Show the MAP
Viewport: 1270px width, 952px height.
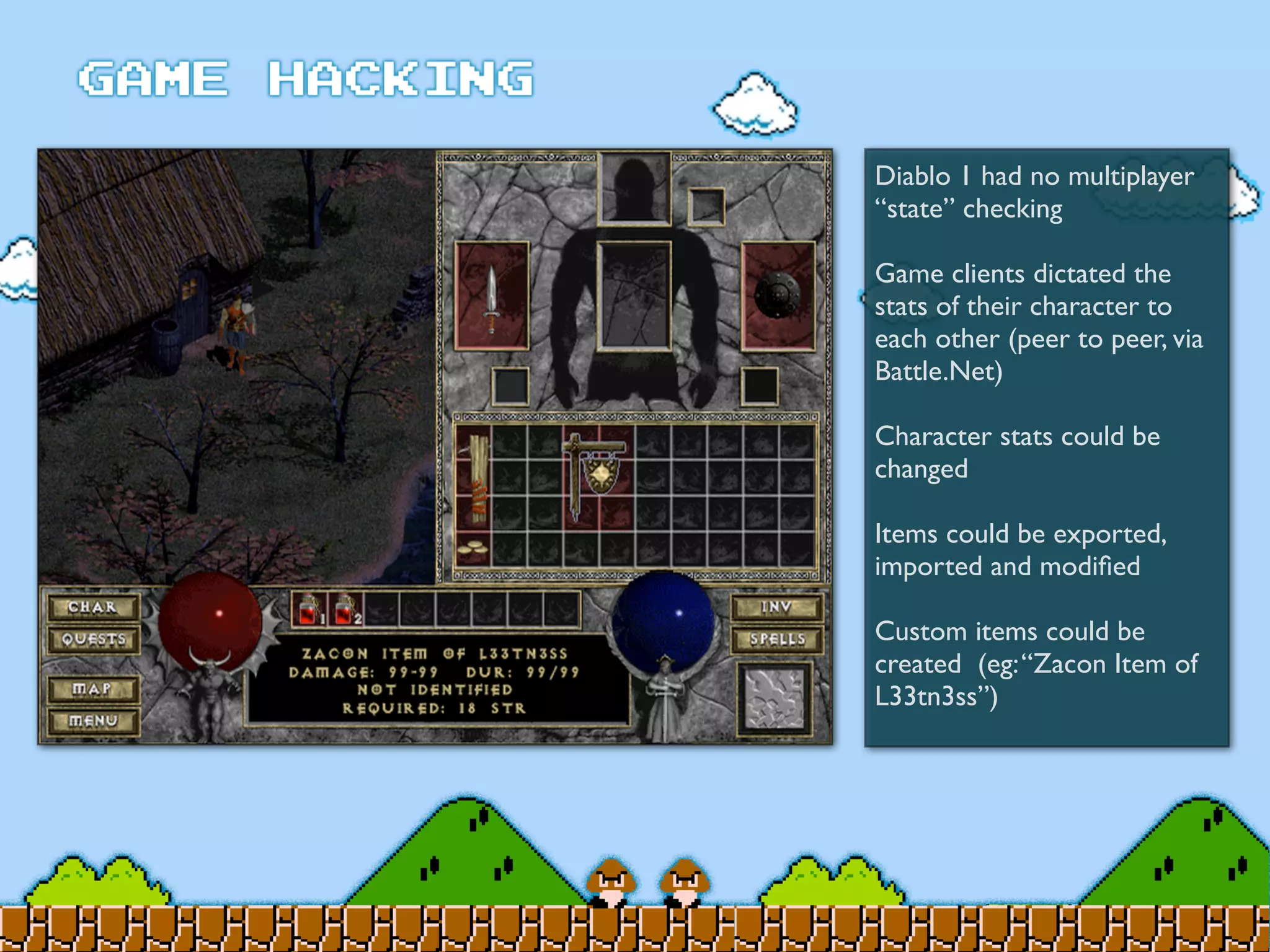point(93,689)
